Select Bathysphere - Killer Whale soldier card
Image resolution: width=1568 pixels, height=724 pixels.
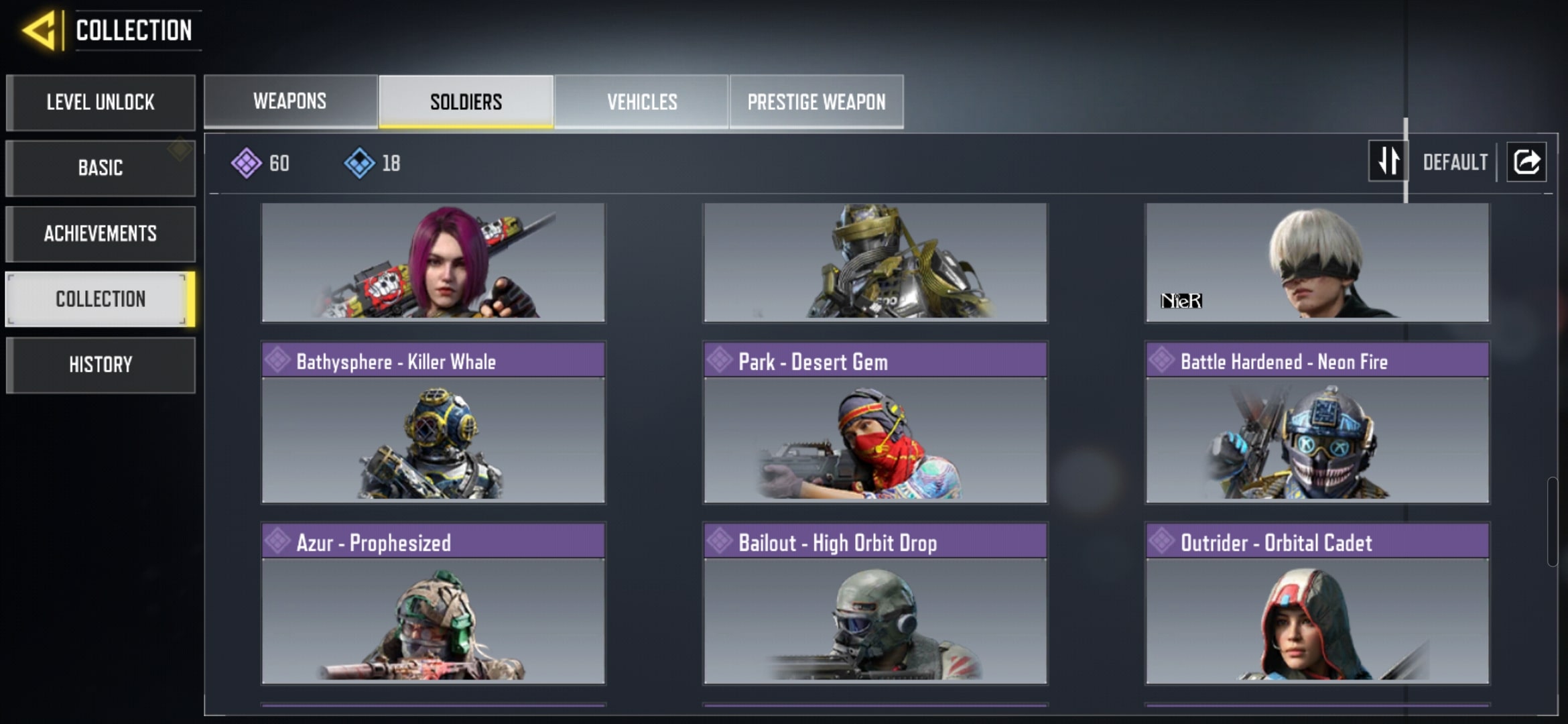tap(434, 423)
